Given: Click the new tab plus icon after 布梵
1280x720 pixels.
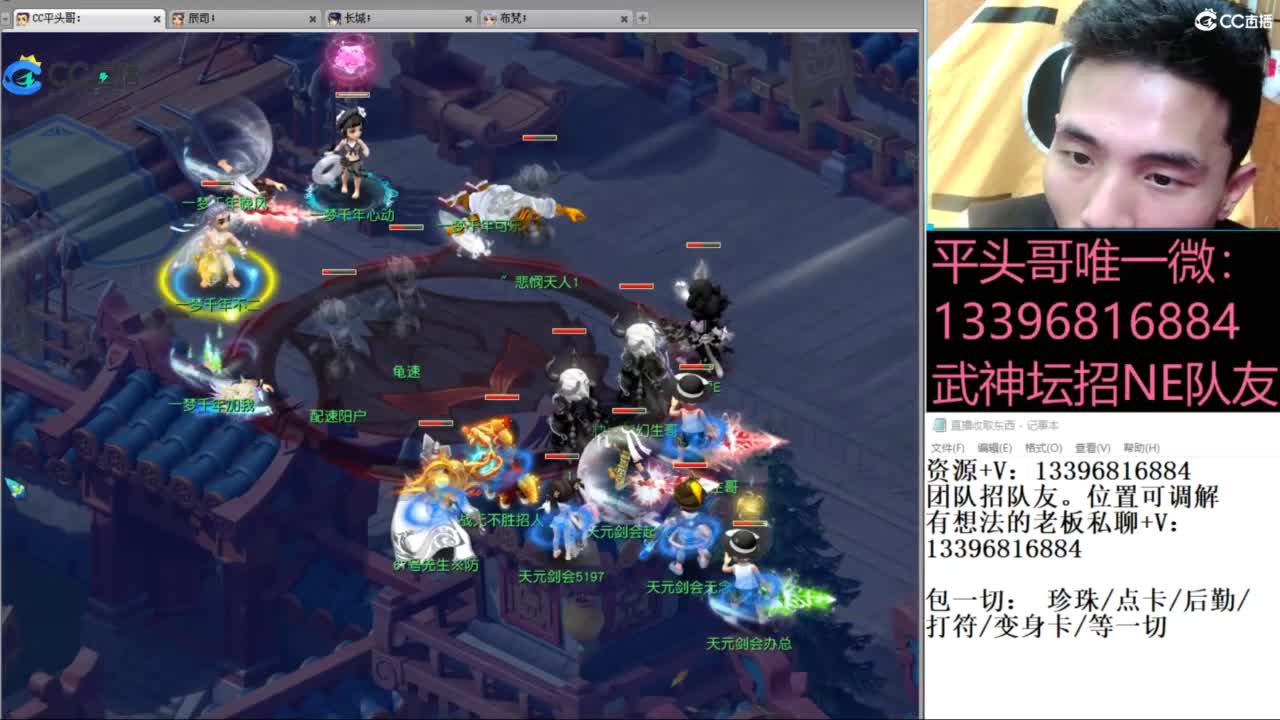Looking at the screenshot, I should (641, 17).
